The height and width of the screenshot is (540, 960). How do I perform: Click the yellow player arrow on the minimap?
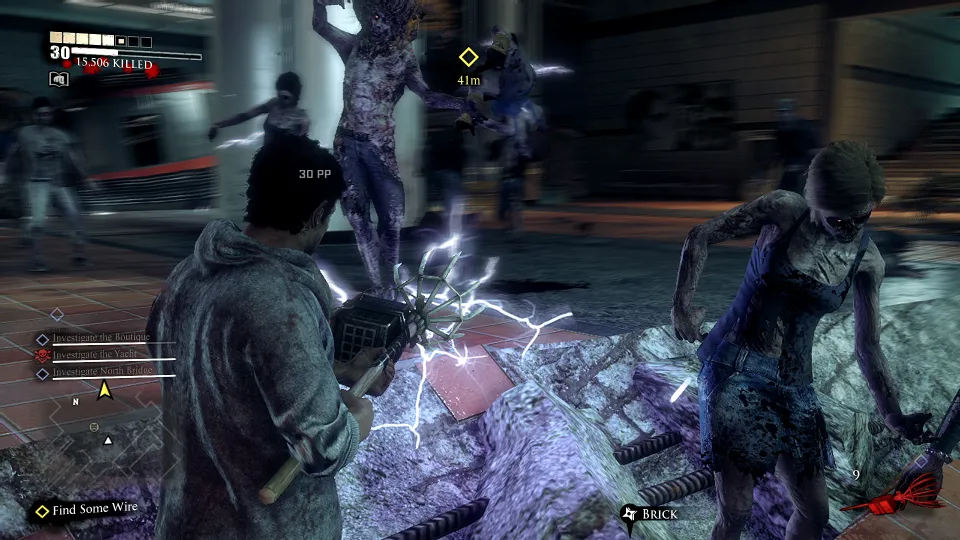tap(104, 390)
